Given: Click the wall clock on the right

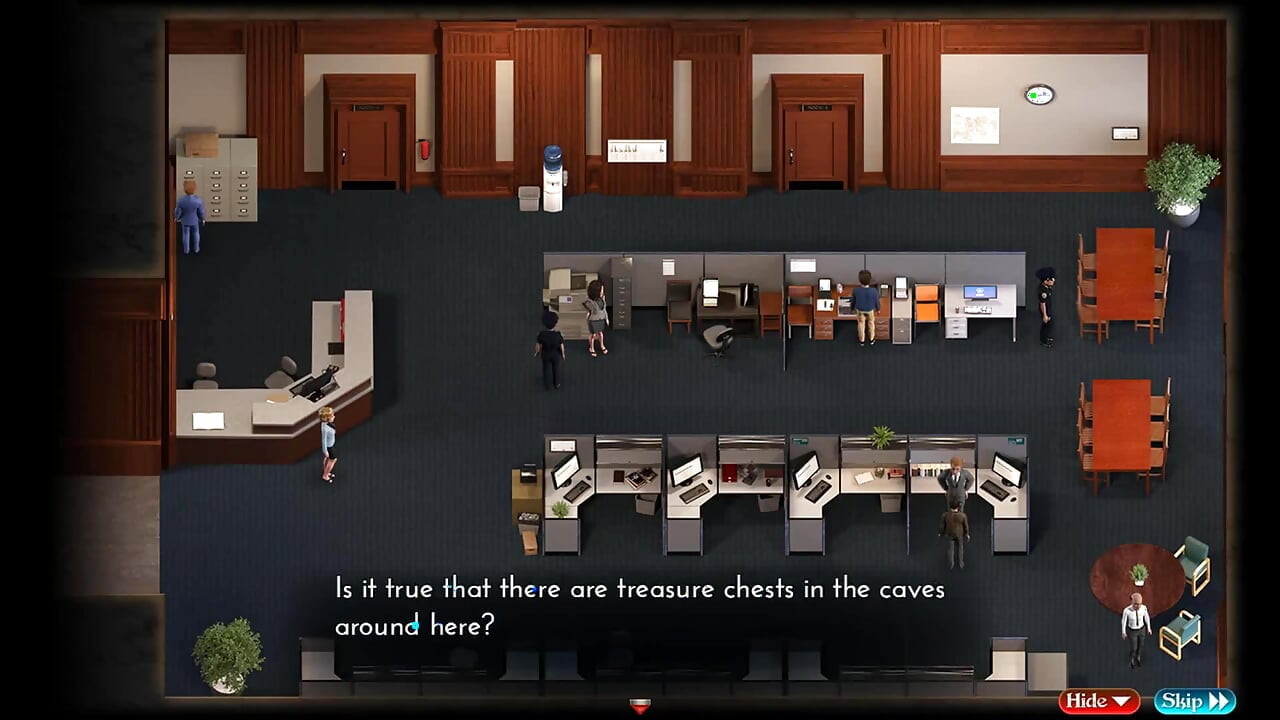Looking at the screenshot, I should [x=1037, y=92].
